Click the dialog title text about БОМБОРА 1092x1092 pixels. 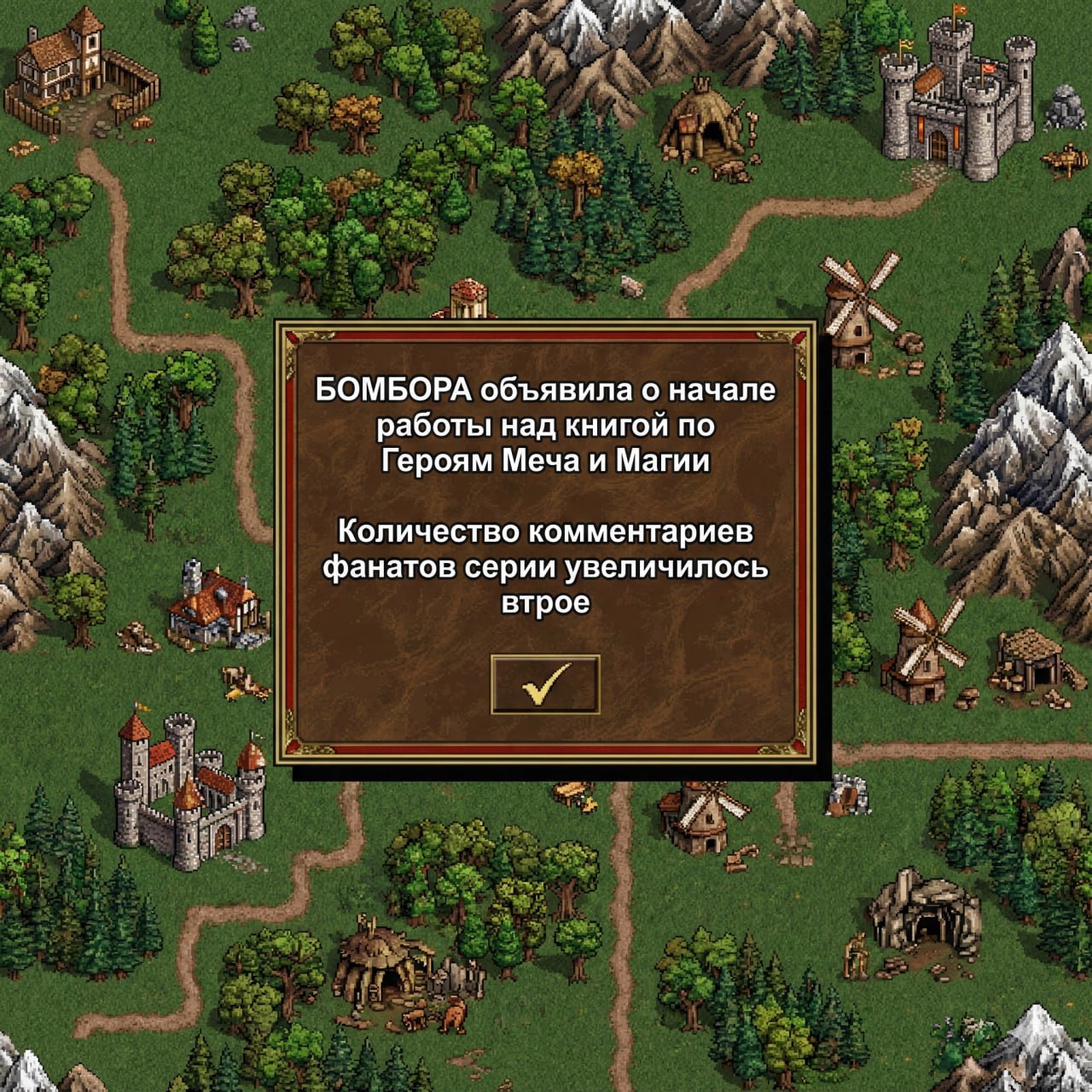coord(546,392)
